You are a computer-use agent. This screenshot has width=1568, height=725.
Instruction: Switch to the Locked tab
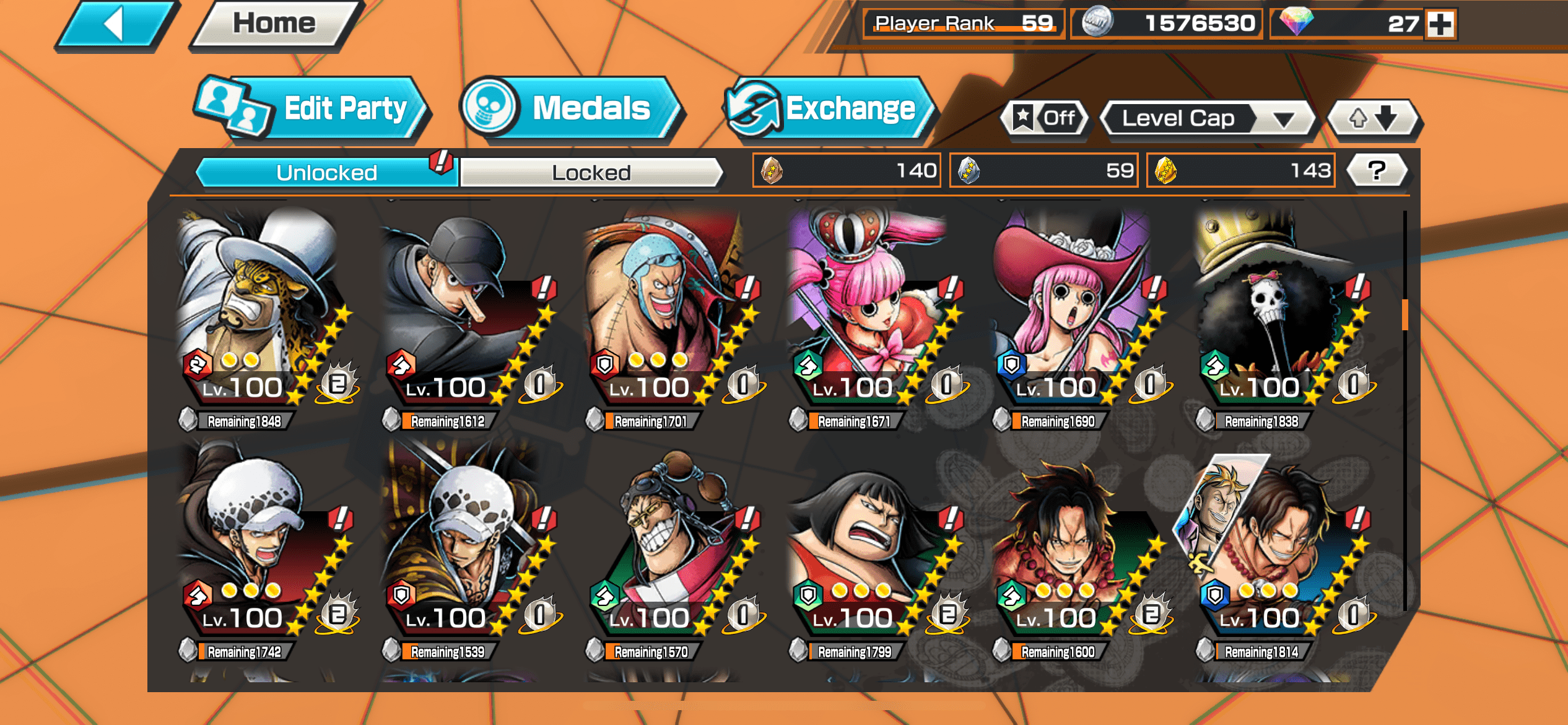pyautogui.click(x=591, y=172)
